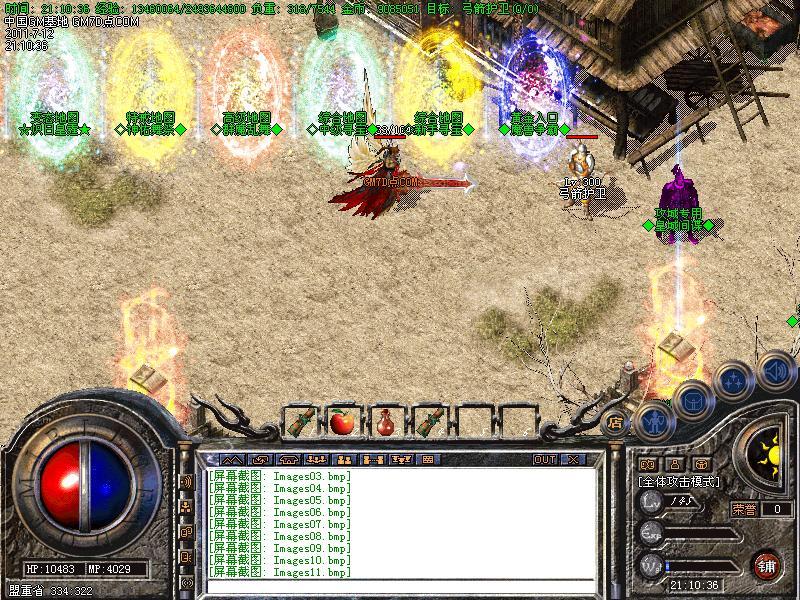Open the bag round button

coord(692,401)
